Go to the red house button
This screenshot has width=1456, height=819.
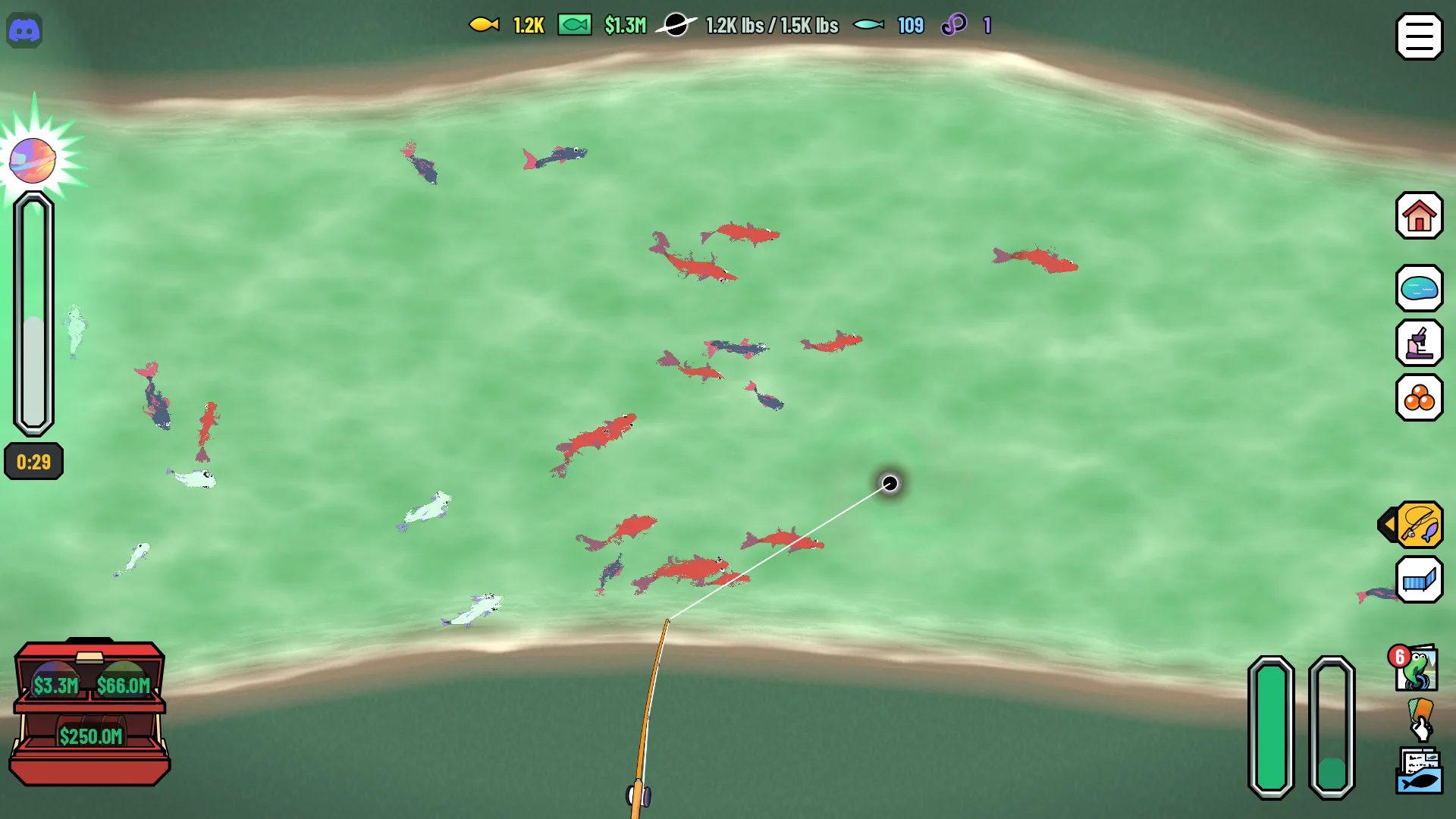point(1419,216)
